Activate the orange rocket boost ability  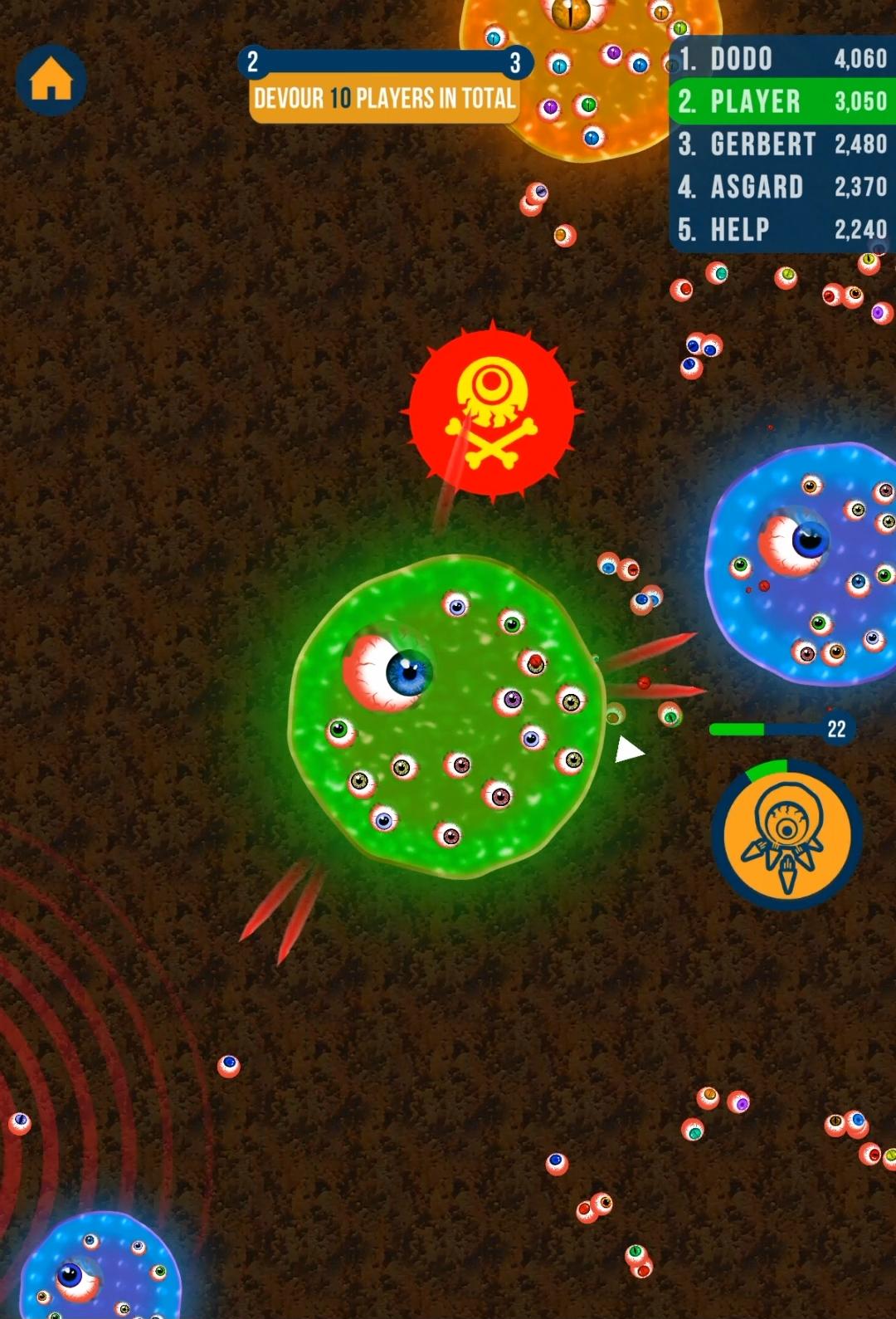[x=786, y=834]
